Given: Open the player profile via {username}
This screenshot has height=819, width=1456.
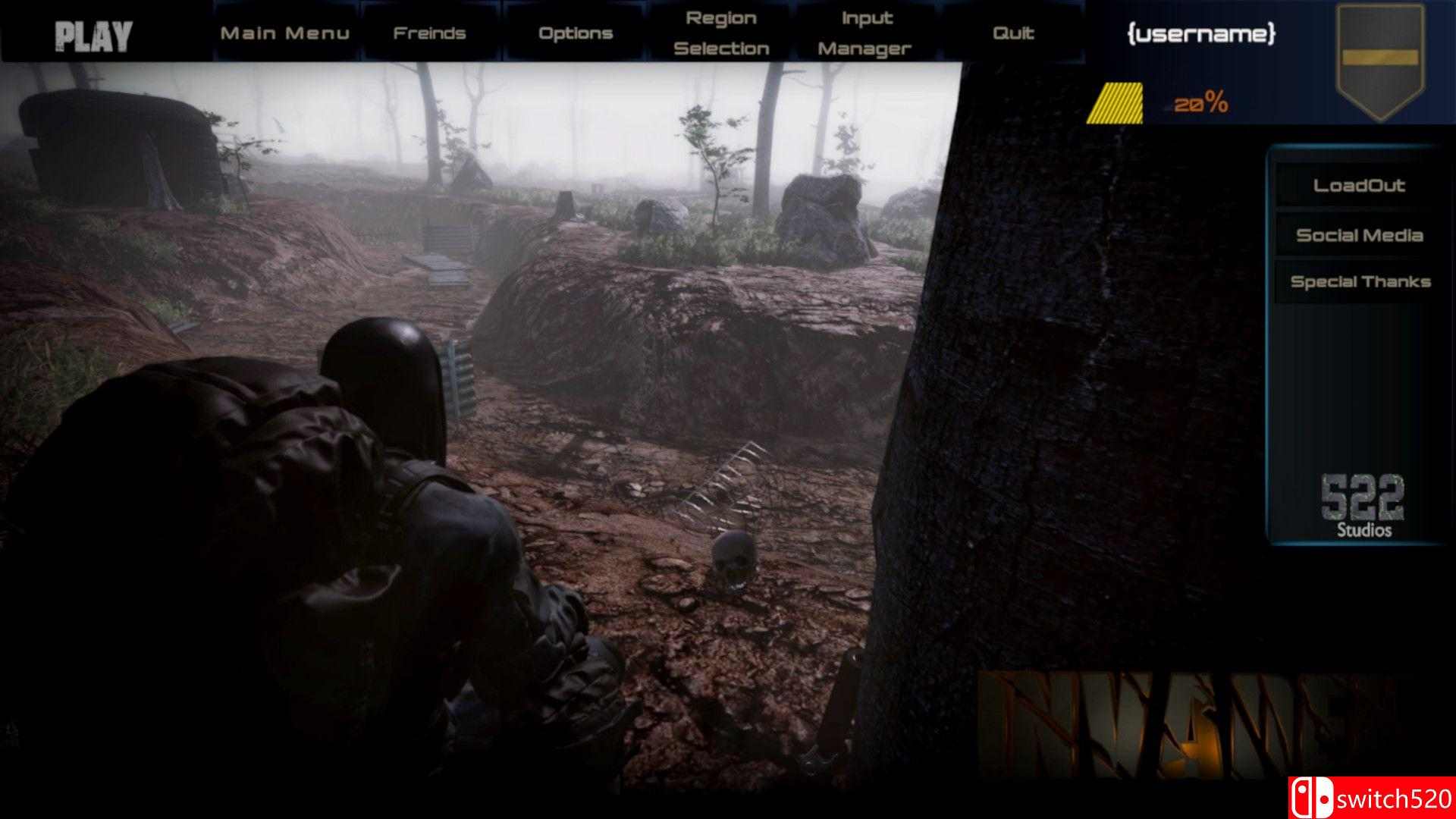Looking at the screenshot, I should click(x=1200, y=34).
